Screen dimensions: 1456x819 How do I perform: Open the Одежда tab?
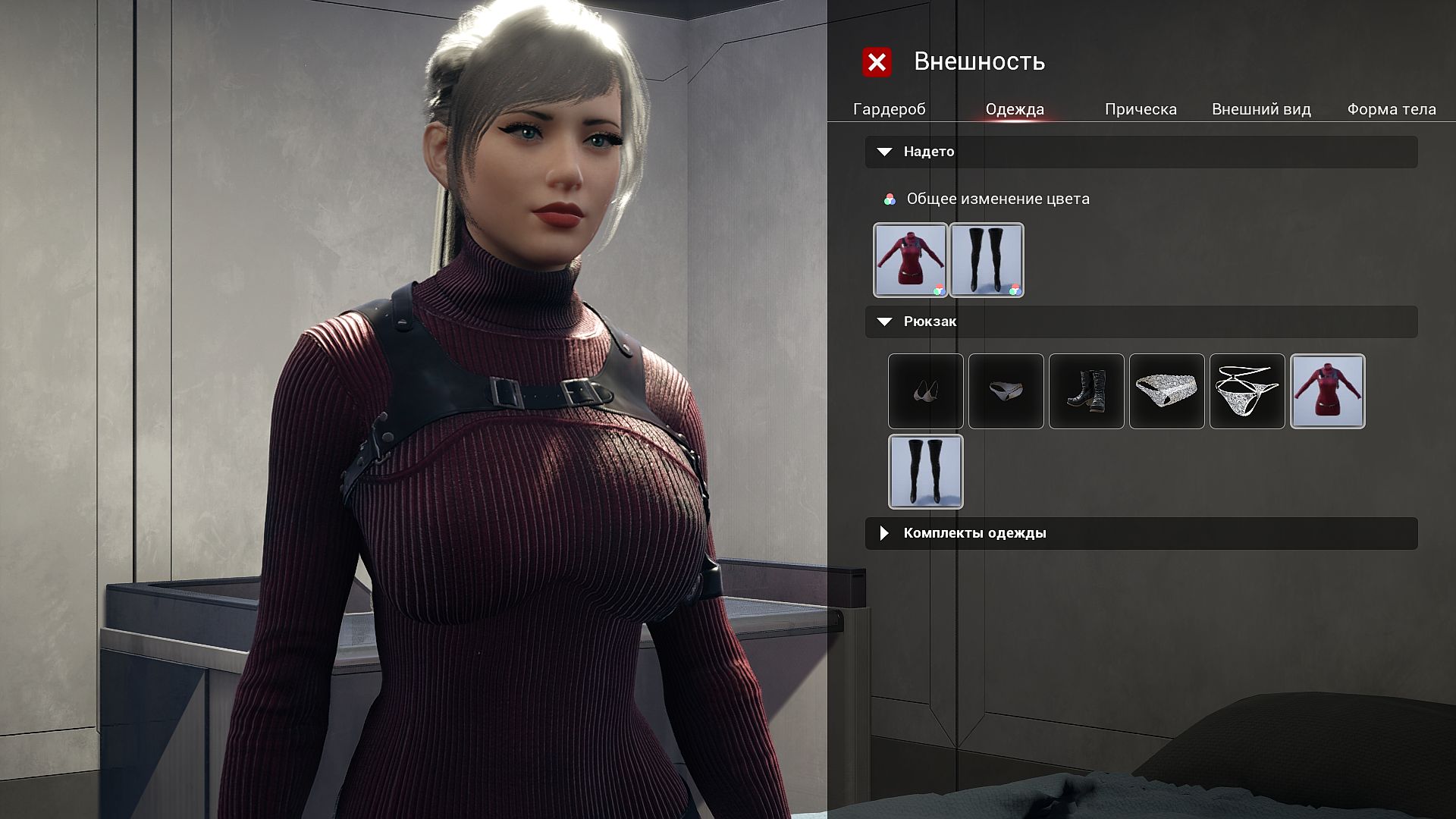[x=1015, y=109]
